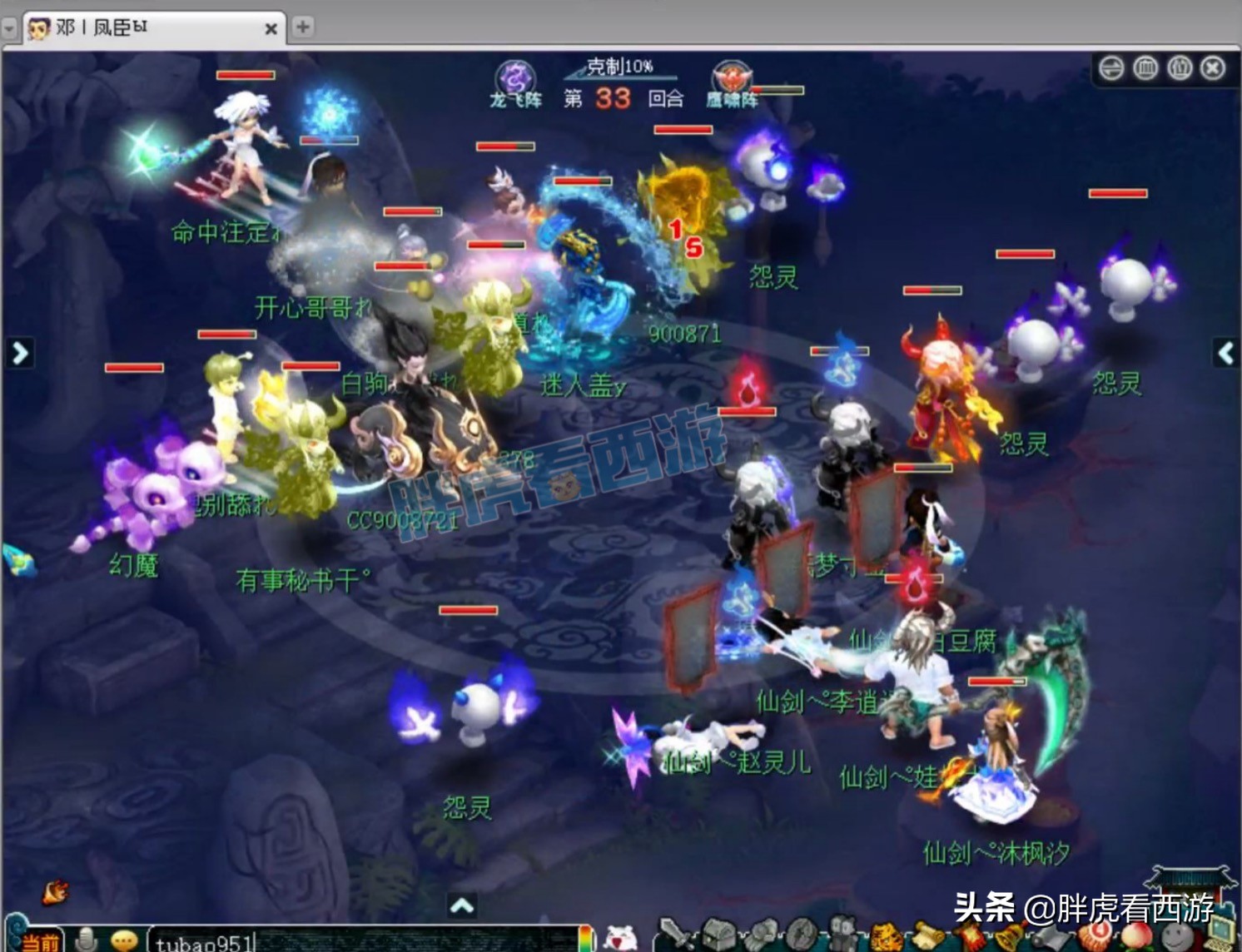Image resolution: width=1242 pixels, height=952 pixels.
Task: Click the round X close button
Action: pyautogui.click(x=1213, y=68)
